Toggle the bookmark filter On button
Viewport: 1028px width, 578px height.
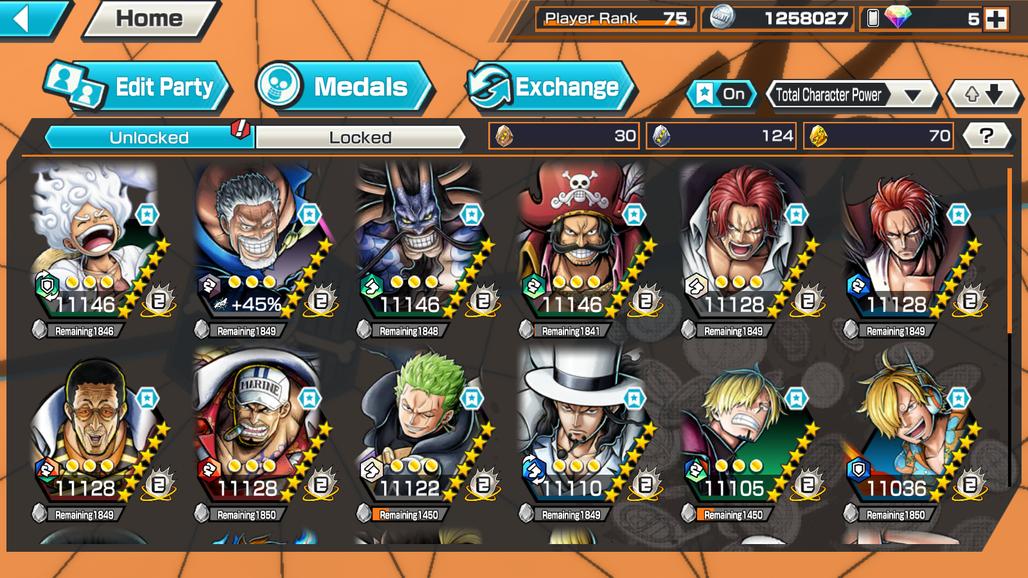click(721, 94)
